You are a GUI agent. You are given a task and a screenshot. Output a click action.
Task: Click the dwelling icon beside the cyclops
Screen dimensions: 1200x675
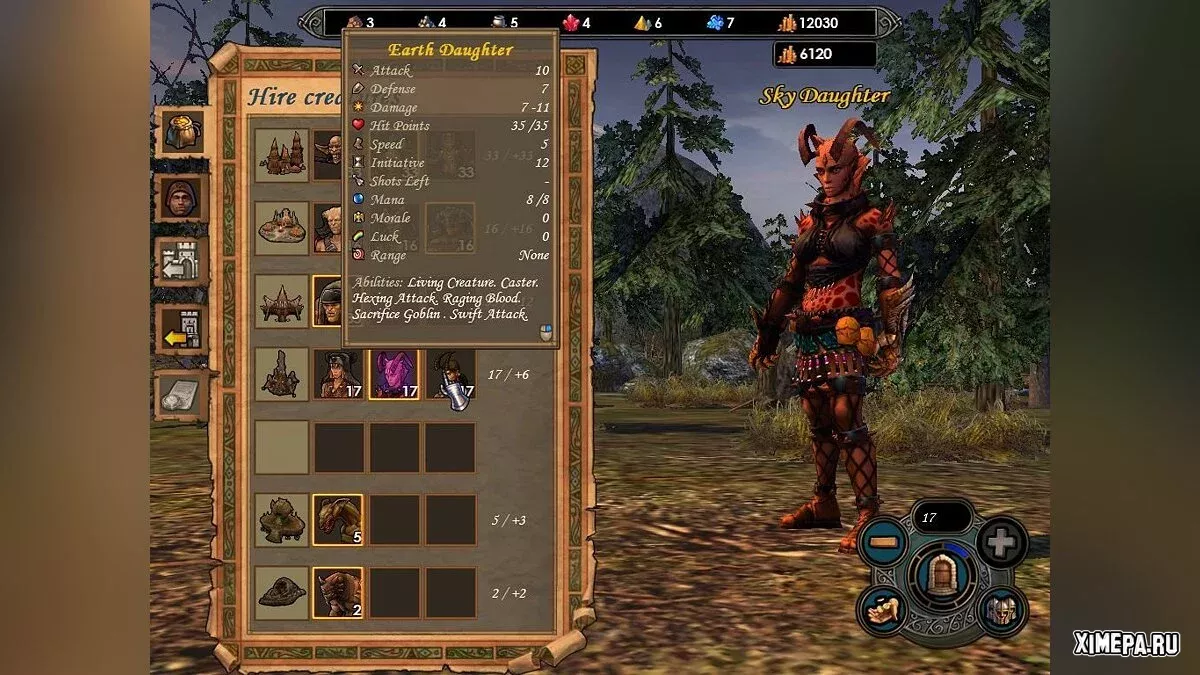point(281,593)
